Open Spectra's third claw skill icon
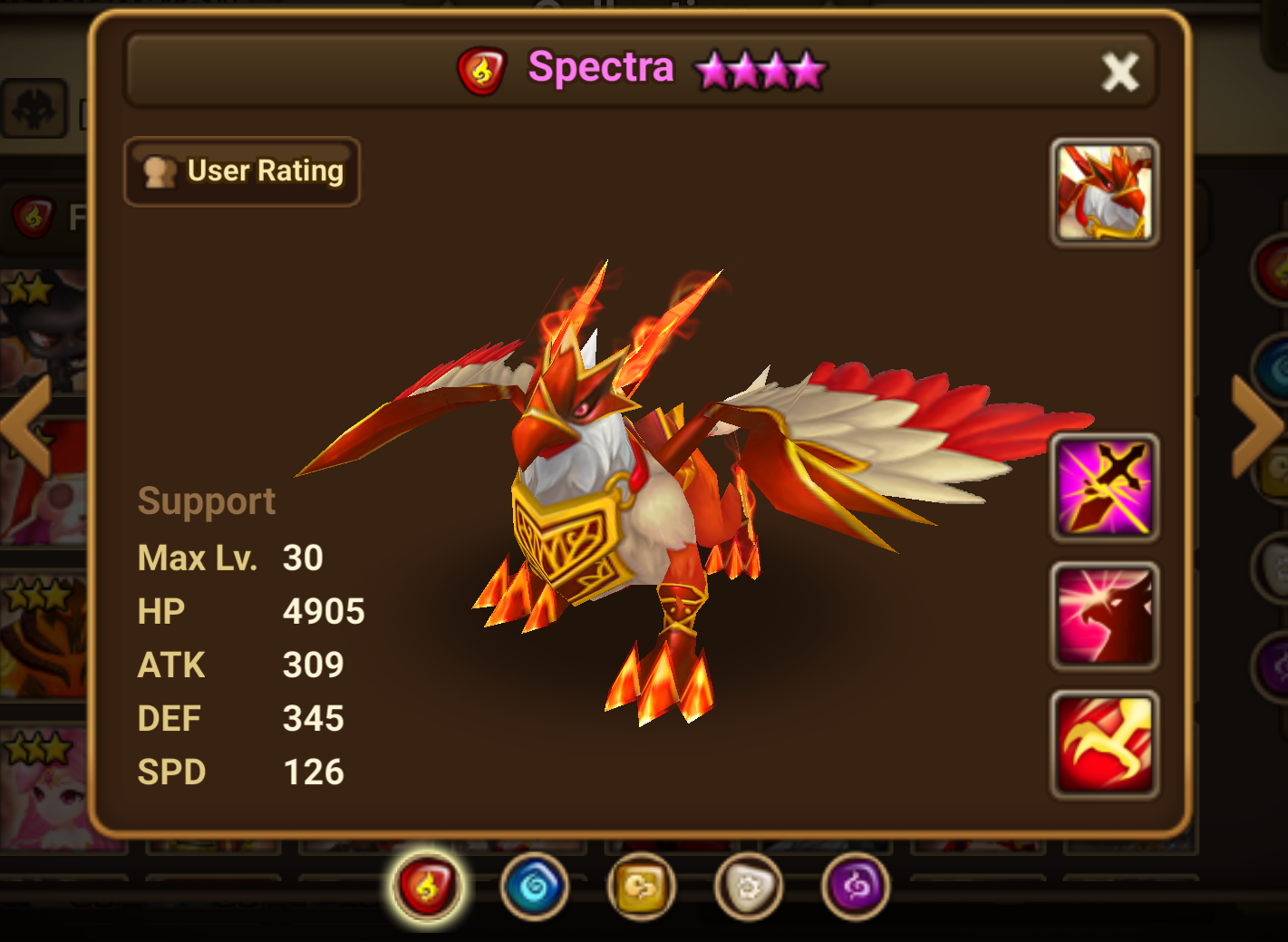This screenshot has height=942, width=1288. coord(1104,743)
